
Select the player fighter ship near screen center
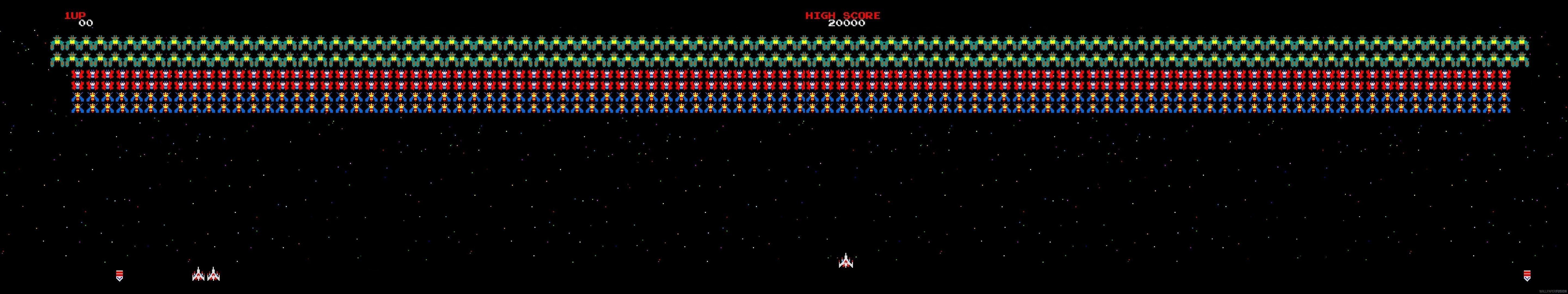coord(846,263)
